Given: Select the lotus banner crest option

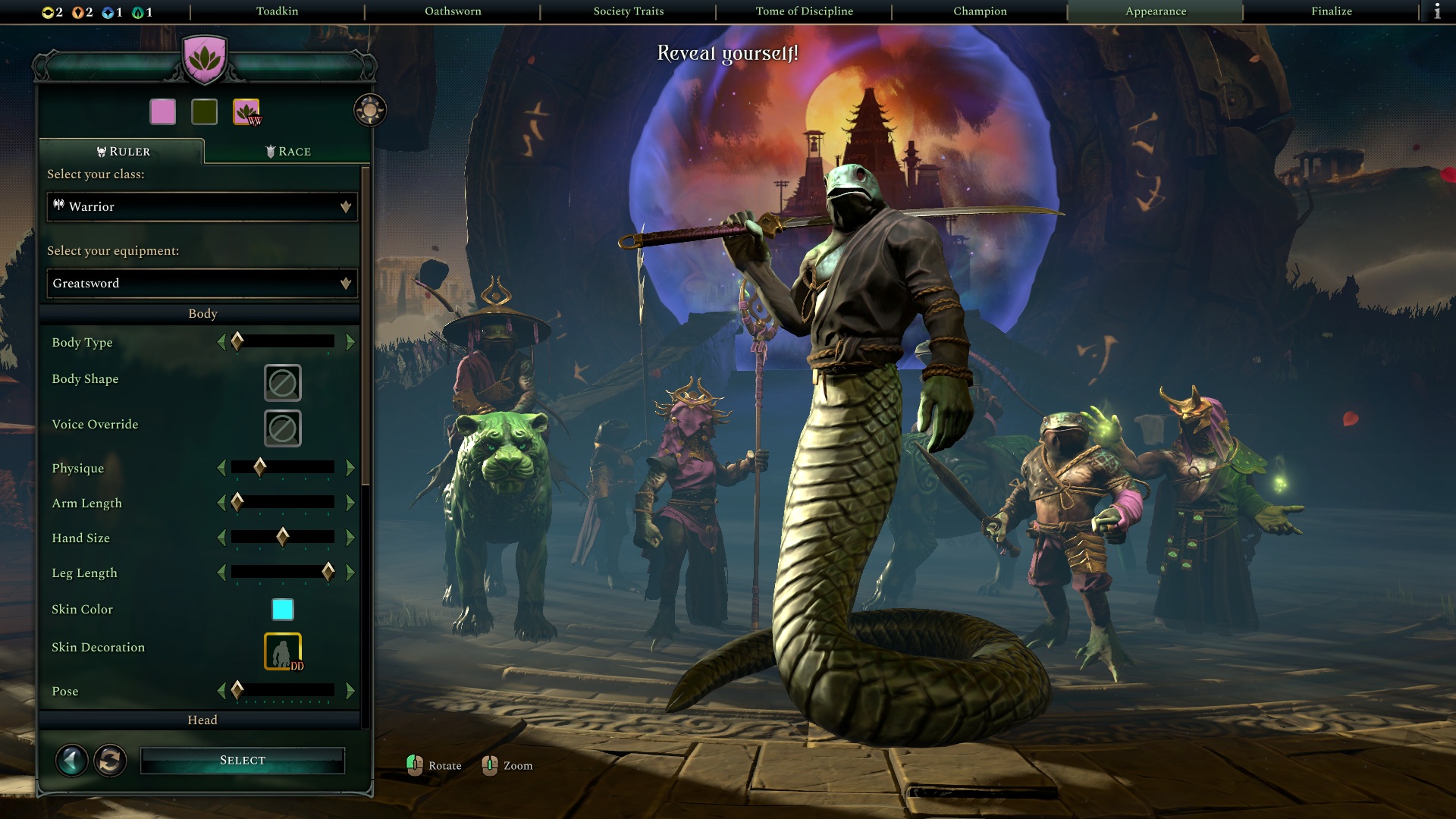Looking at the screenshot, I should click(246, 112).
